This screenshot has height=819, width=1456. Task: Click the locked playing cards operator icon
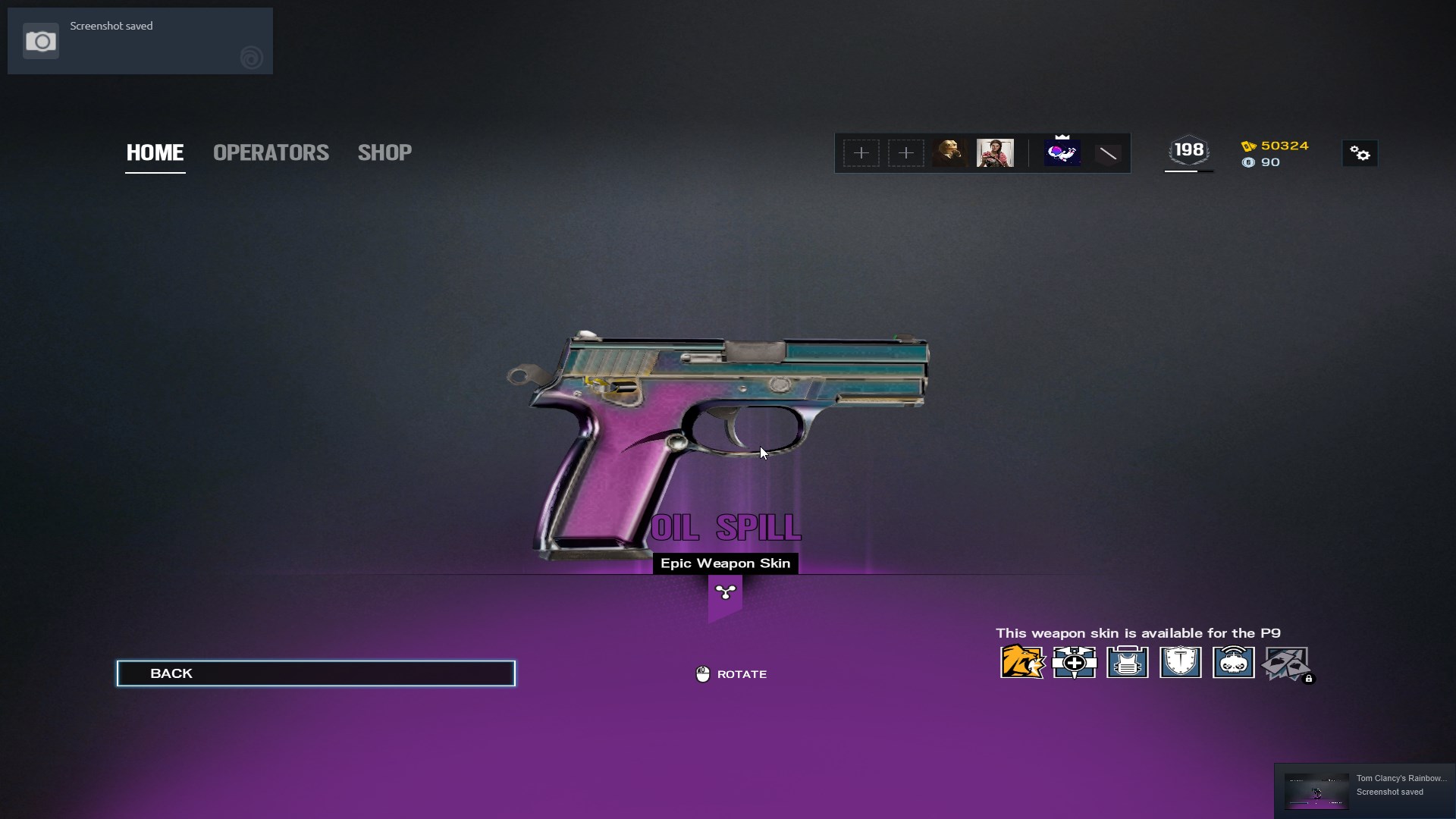(x=1286, y=664)
